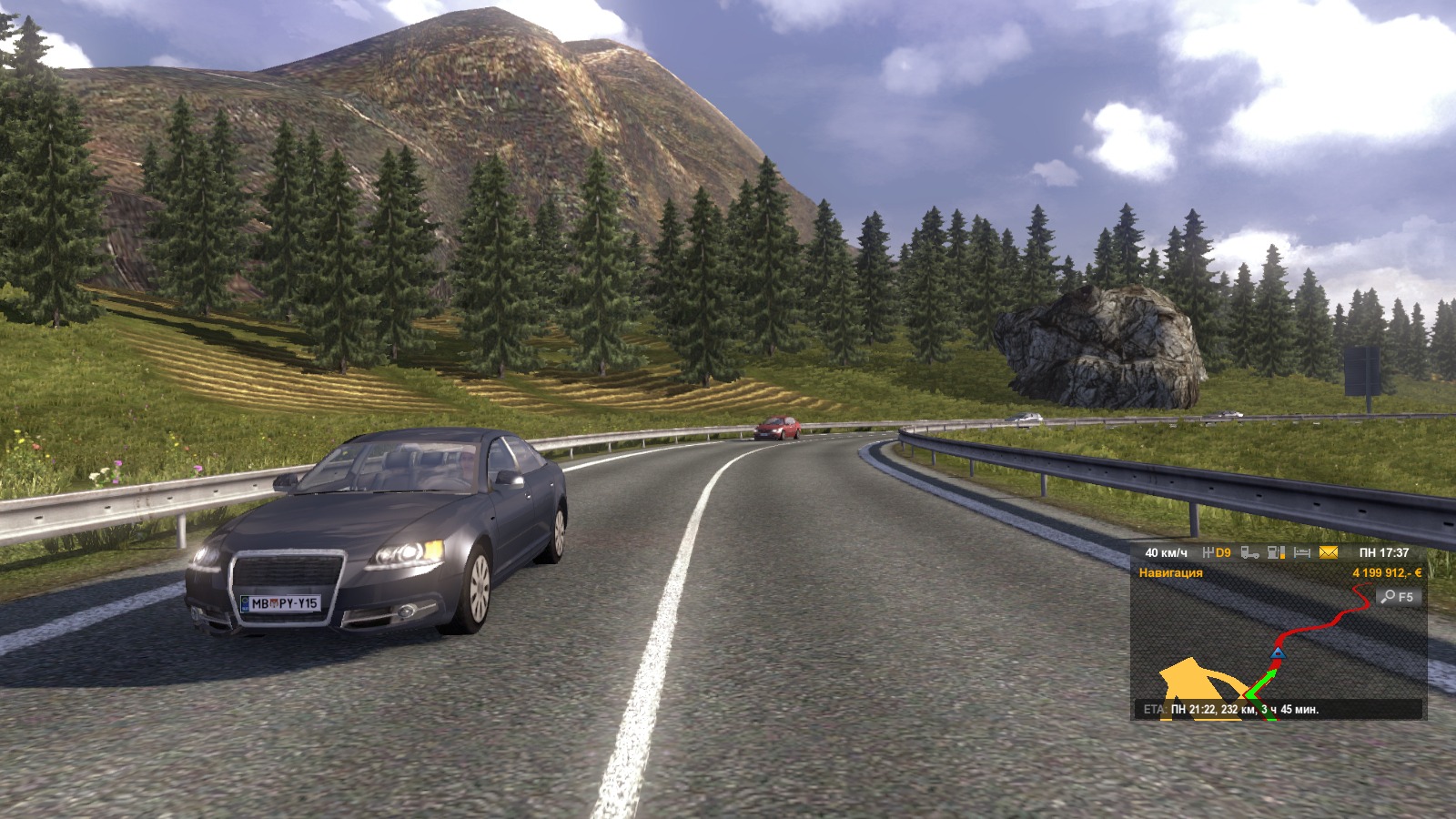Click the bed rest indicator icon

tap(1302, 552)
